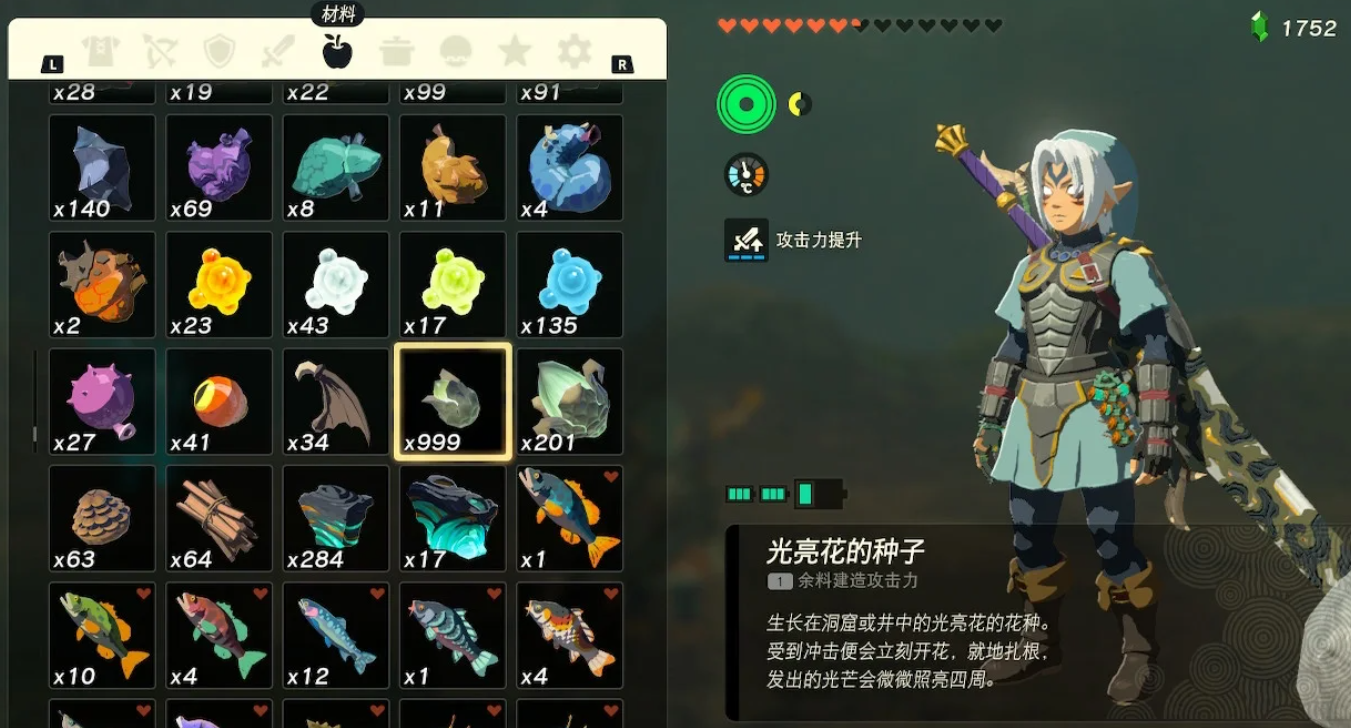
Task: Select the flint x140 material slot
Action: pos(101,166)
